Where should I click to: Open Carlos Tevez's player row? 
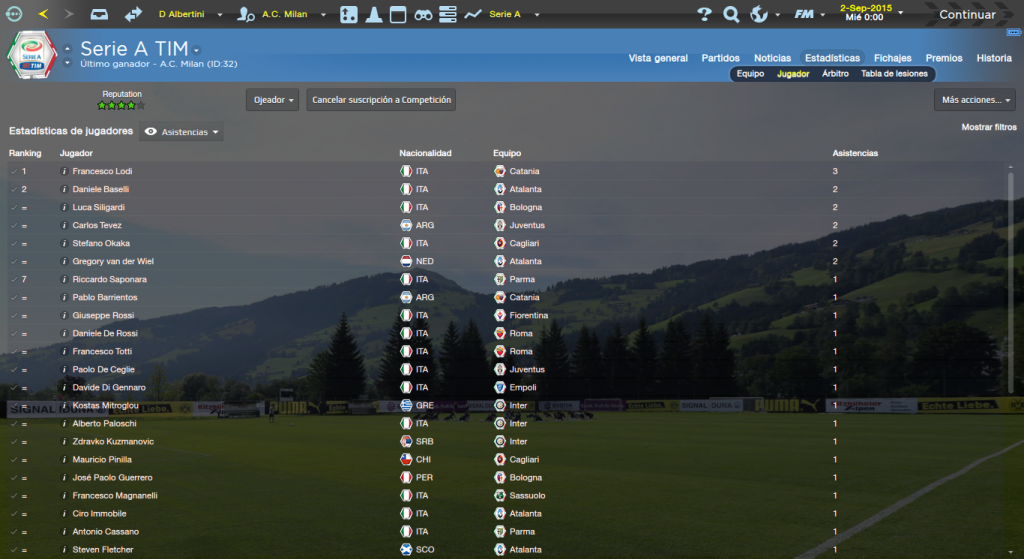(98, 225)
